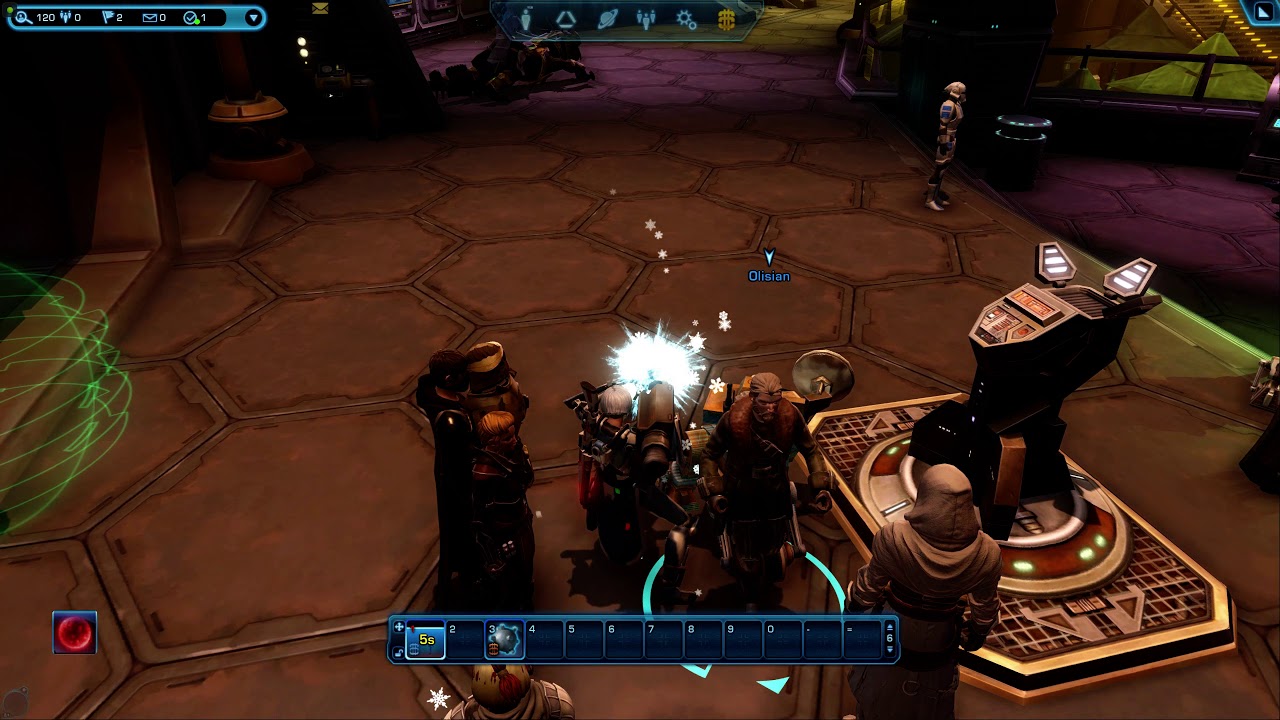The width and height of the screenshot is (1280, 720).
Task: Switch hotbar to the next page
Action: point(890,651)
